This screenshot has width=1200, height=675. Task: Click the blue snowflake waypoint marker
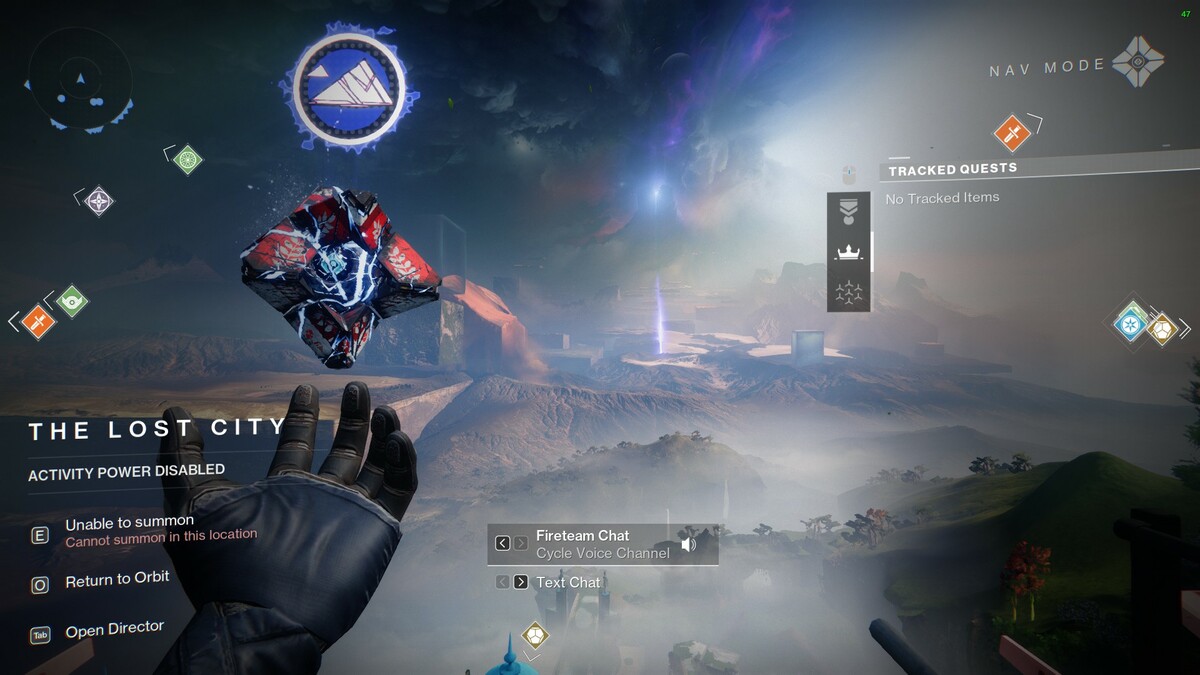coord(1132,323)
